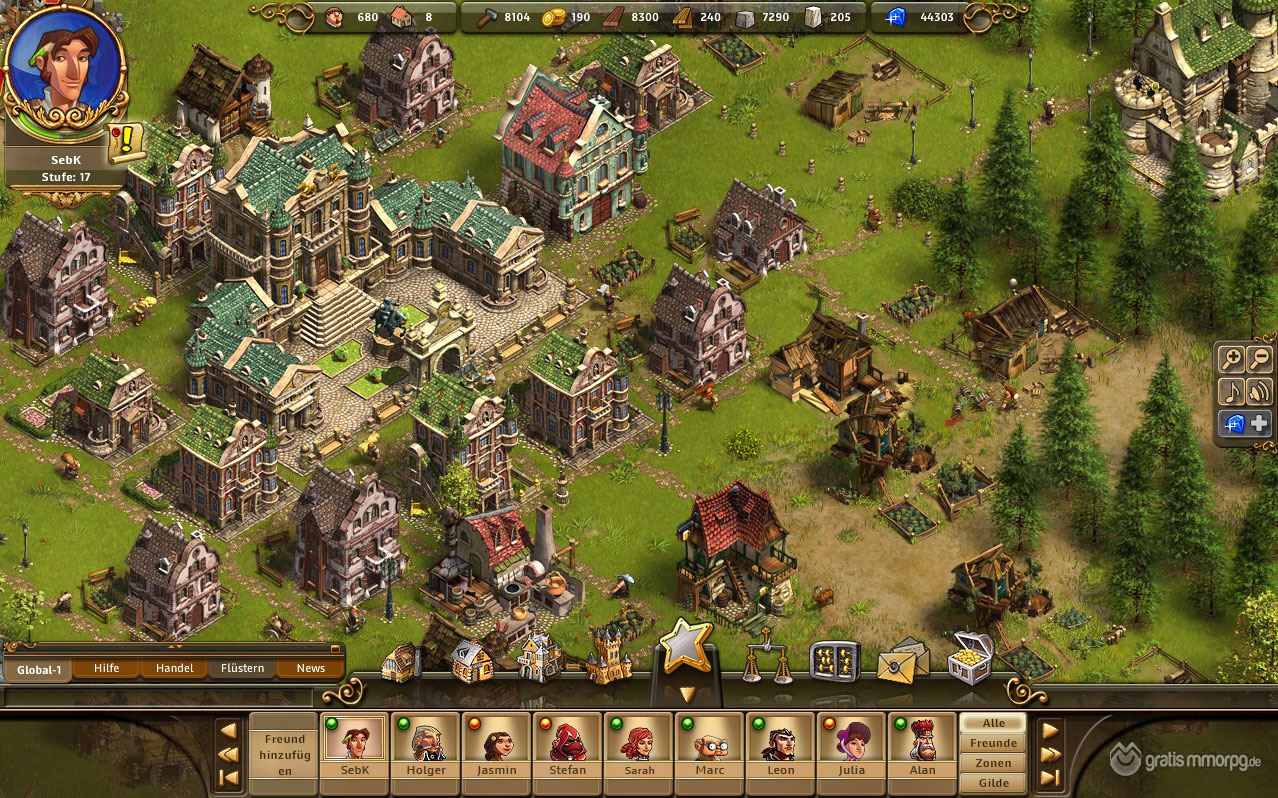1278x798 pixels.
Task: Toggle music with the note button
Action: 1231,391
